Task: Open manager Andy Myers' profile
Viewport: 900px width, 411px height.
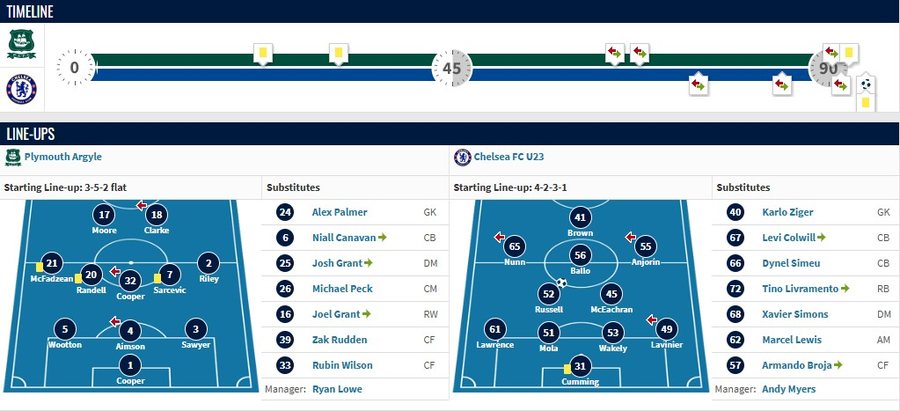Action: tap(787, 389)
